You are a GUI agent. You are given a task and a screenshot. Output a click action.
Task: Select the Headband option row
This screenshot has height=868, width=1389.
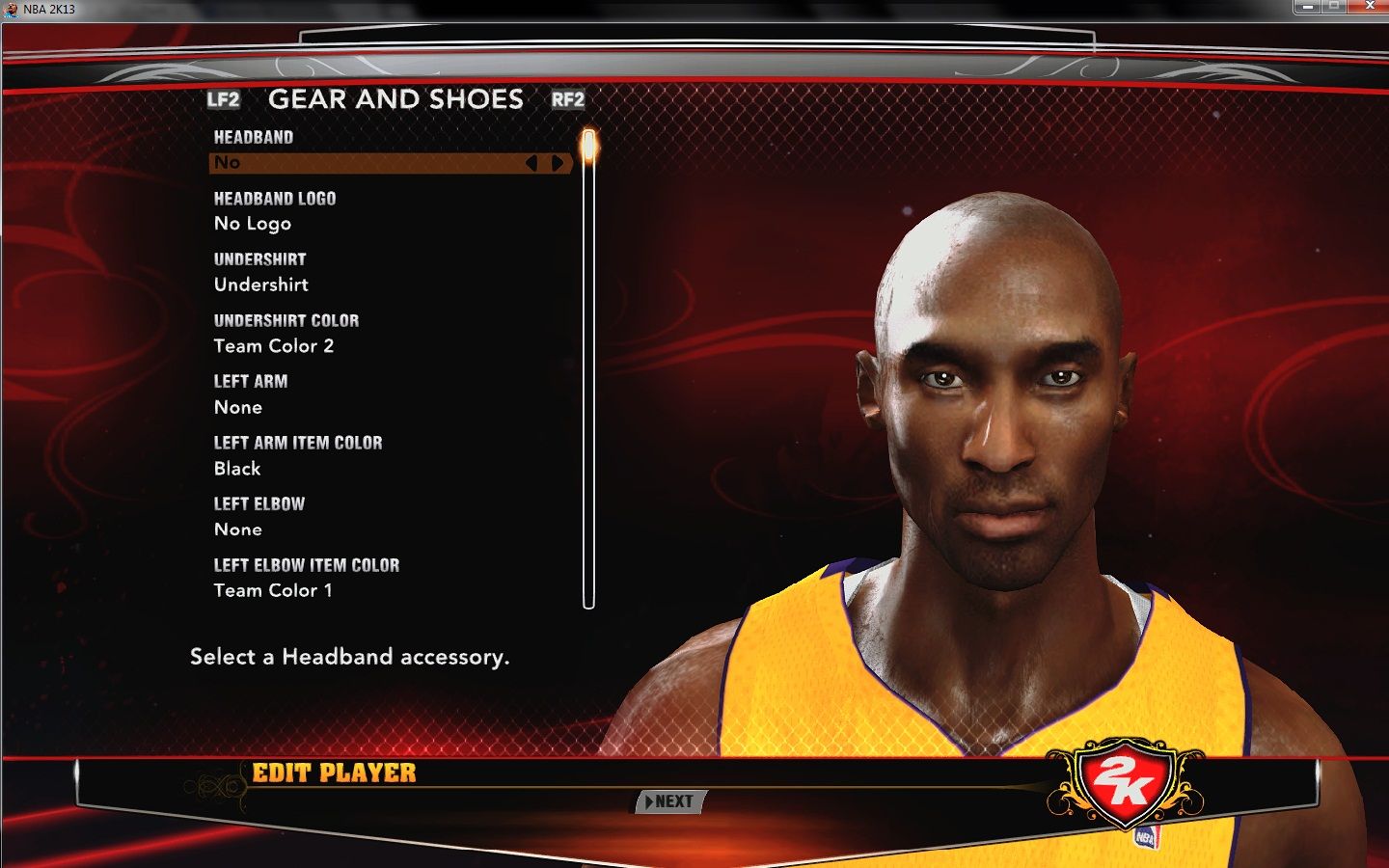[x=367, y=163]
